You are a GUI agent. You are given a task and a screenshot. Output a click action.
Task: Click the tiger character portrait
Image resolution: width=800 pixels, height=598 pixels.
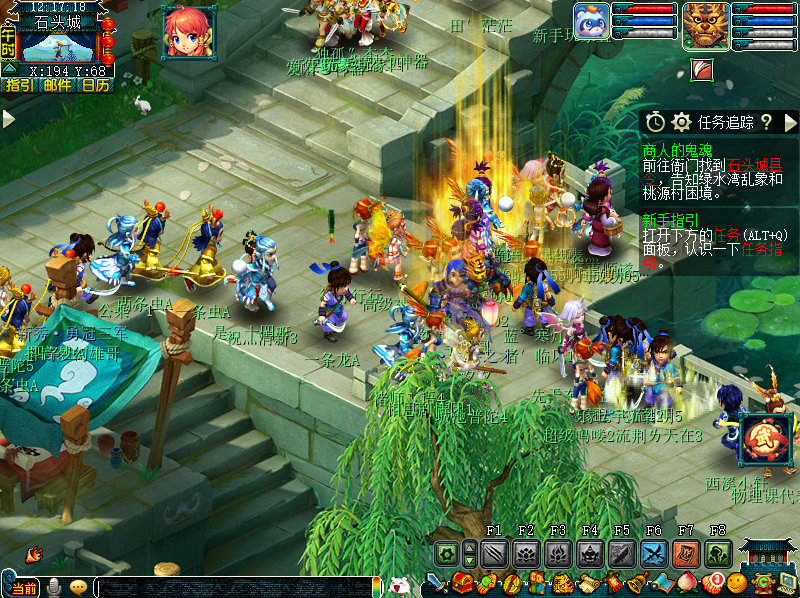(x=706, y=25)
